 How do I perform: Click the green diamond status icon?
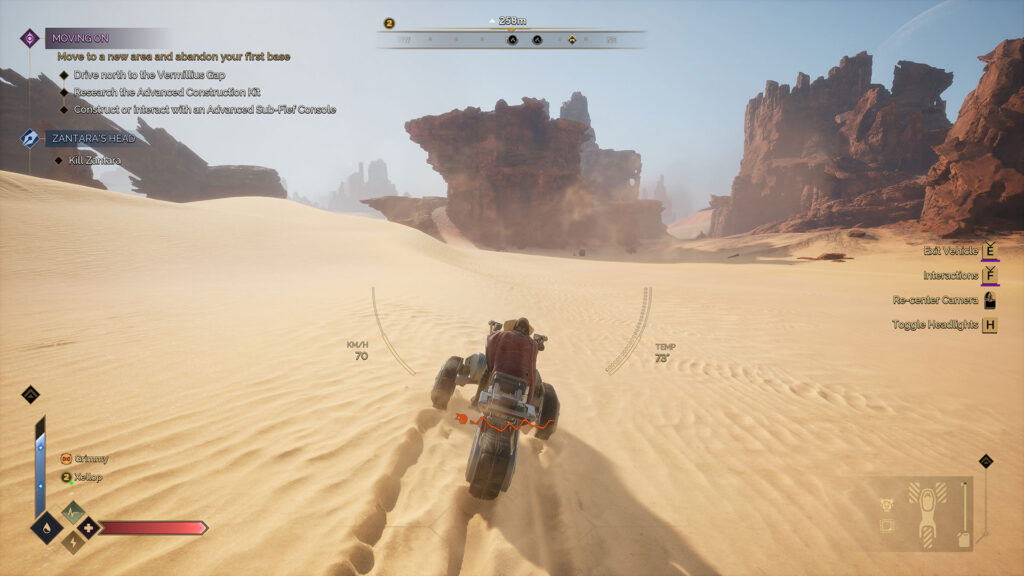point(73,512)
